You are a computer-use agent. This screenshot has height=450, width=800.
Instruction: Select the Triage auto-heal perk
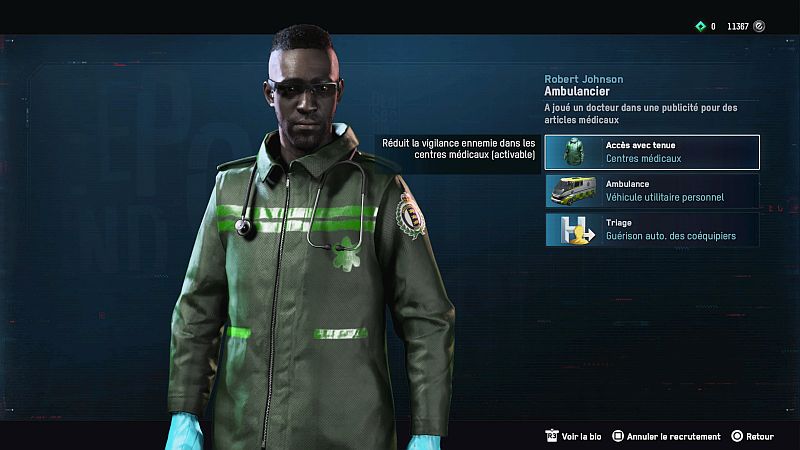point(652,230)
